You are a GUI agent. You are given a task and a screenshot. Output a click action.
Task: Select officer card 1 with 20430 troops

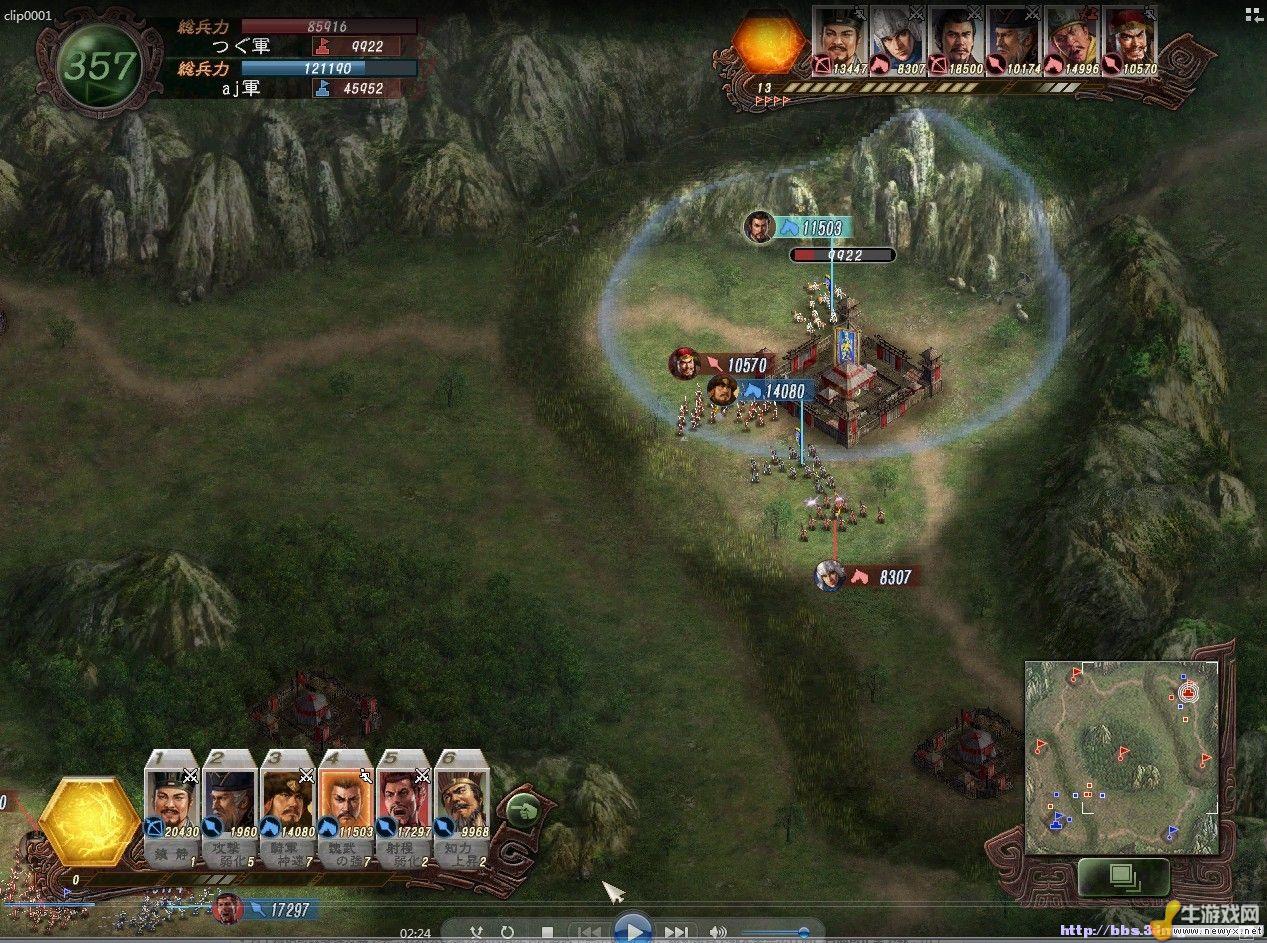172,807
